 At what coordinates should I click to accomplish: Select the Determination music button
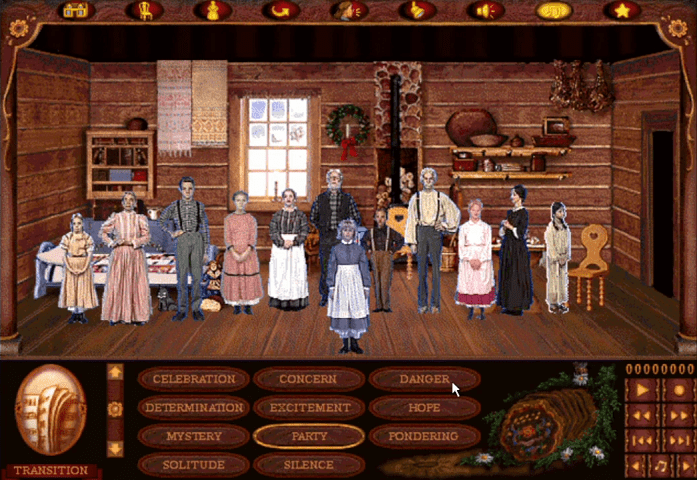(194, 408)
